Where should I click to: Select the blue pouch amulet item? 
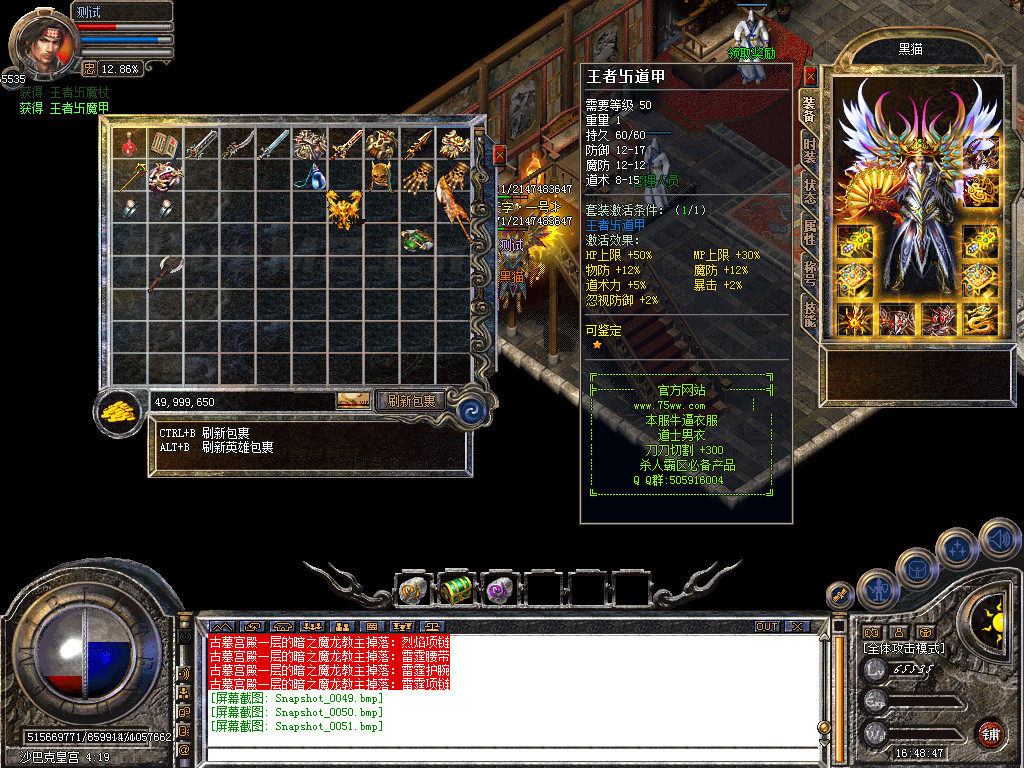[309, 178]
